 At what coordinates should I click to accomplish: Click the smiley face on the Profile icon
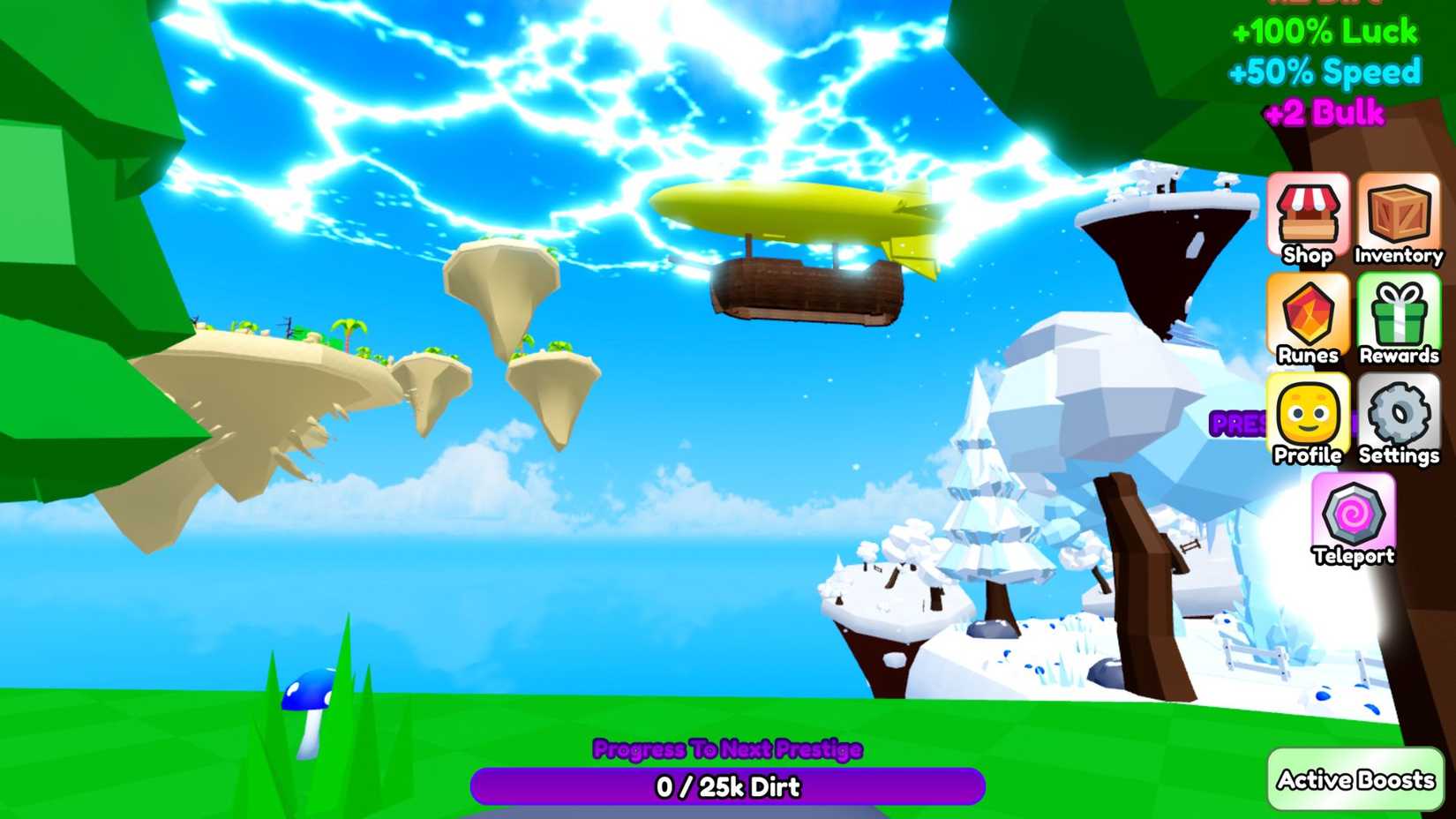click(x=1307, y=413)
